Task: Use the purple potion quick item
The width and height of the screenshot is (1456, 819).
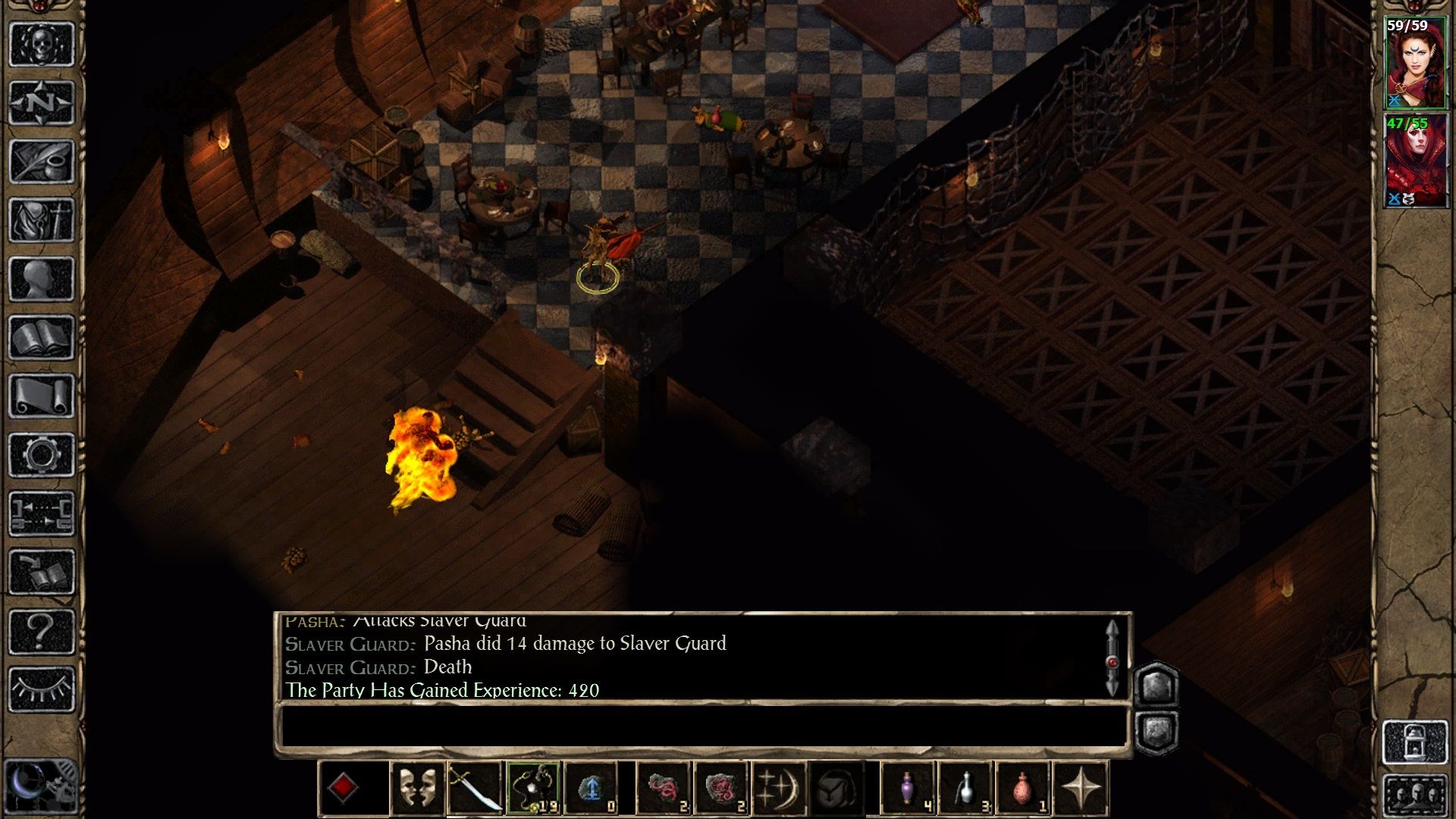Action: tap(908, 788)
